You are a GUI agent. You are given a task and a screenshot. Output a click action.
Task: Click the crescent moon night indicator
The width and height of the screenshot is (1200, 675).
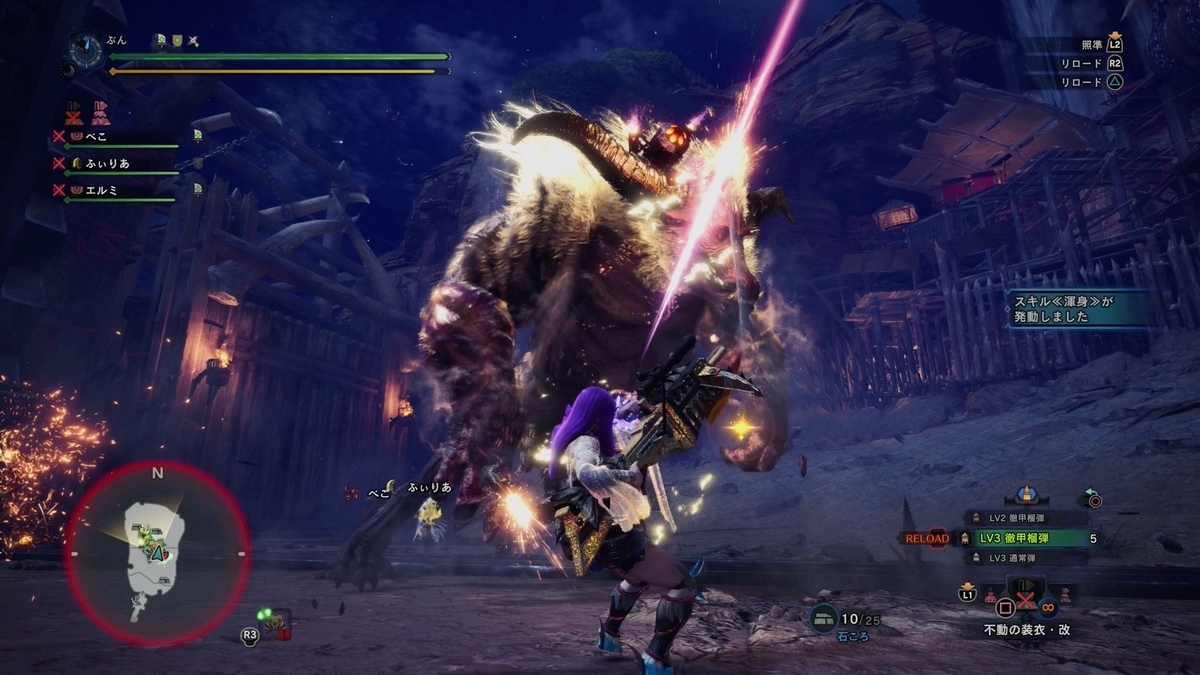(66, 70)
